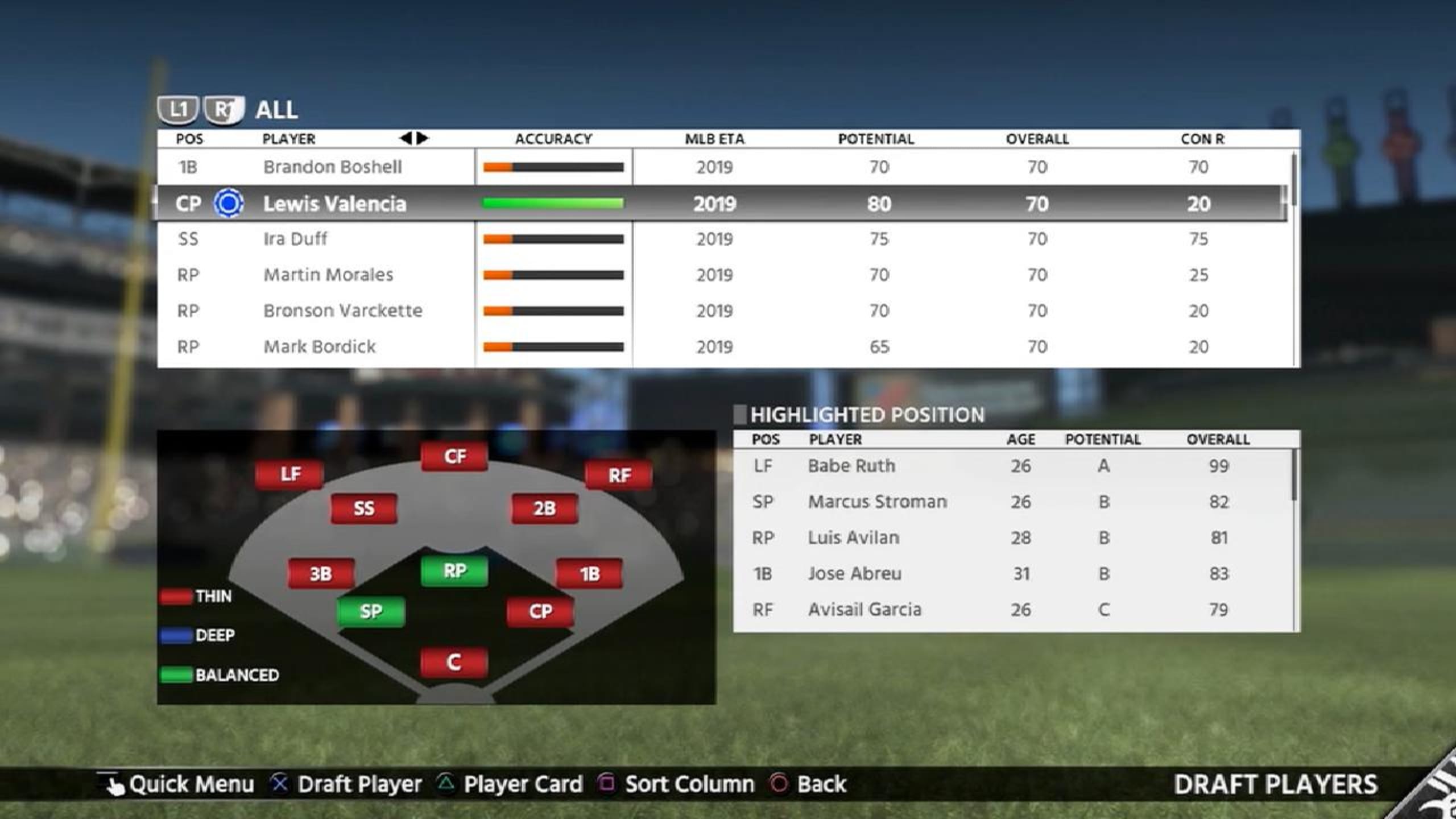Select Babe Ruth in highlighted position list
Screen dimensions: 1456x819
point(851,466)
